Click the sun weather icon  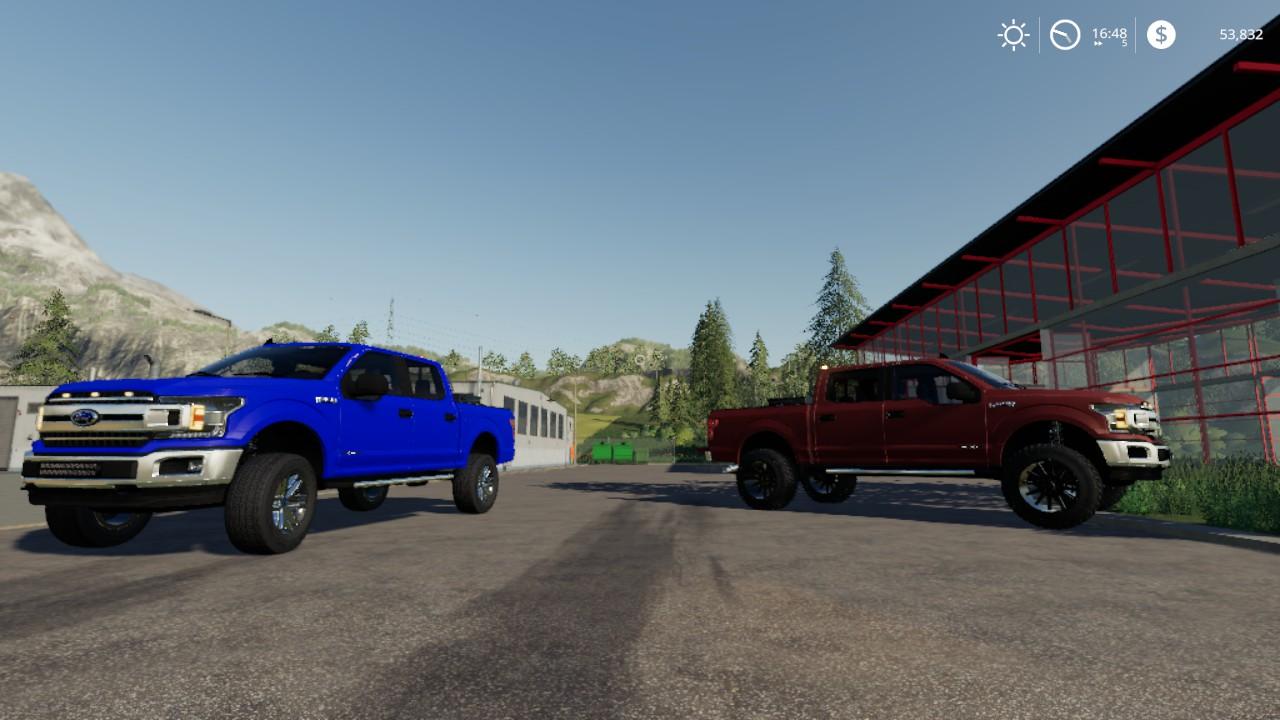coord(1013,35)
